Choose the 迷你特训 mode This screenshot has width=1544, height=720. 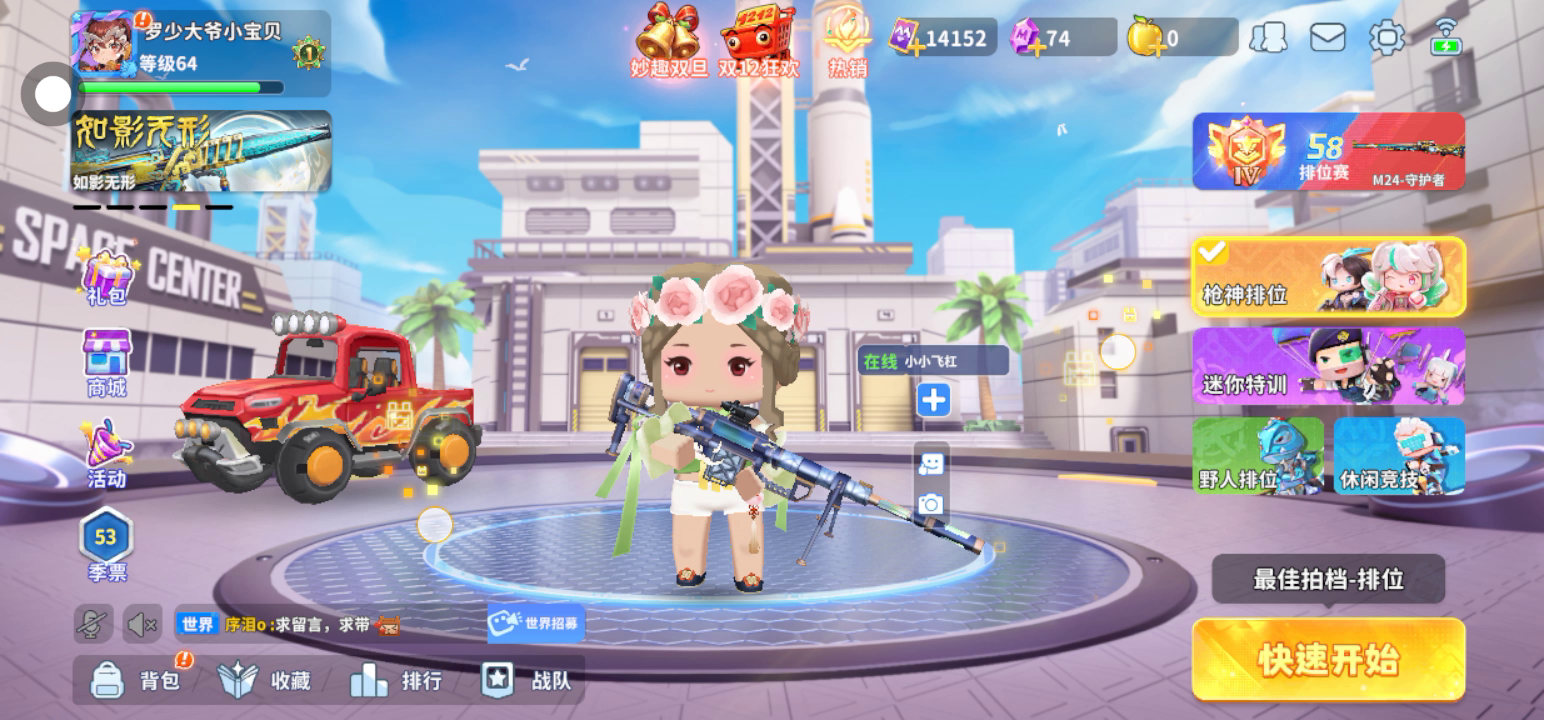point(1328,366)
